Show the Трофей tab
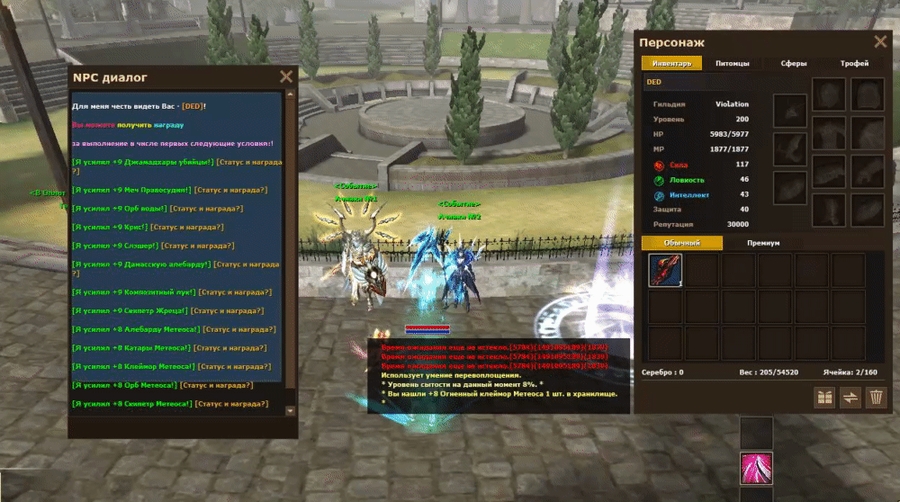This screenshot has height=502, width=900. tap(854, 63)
